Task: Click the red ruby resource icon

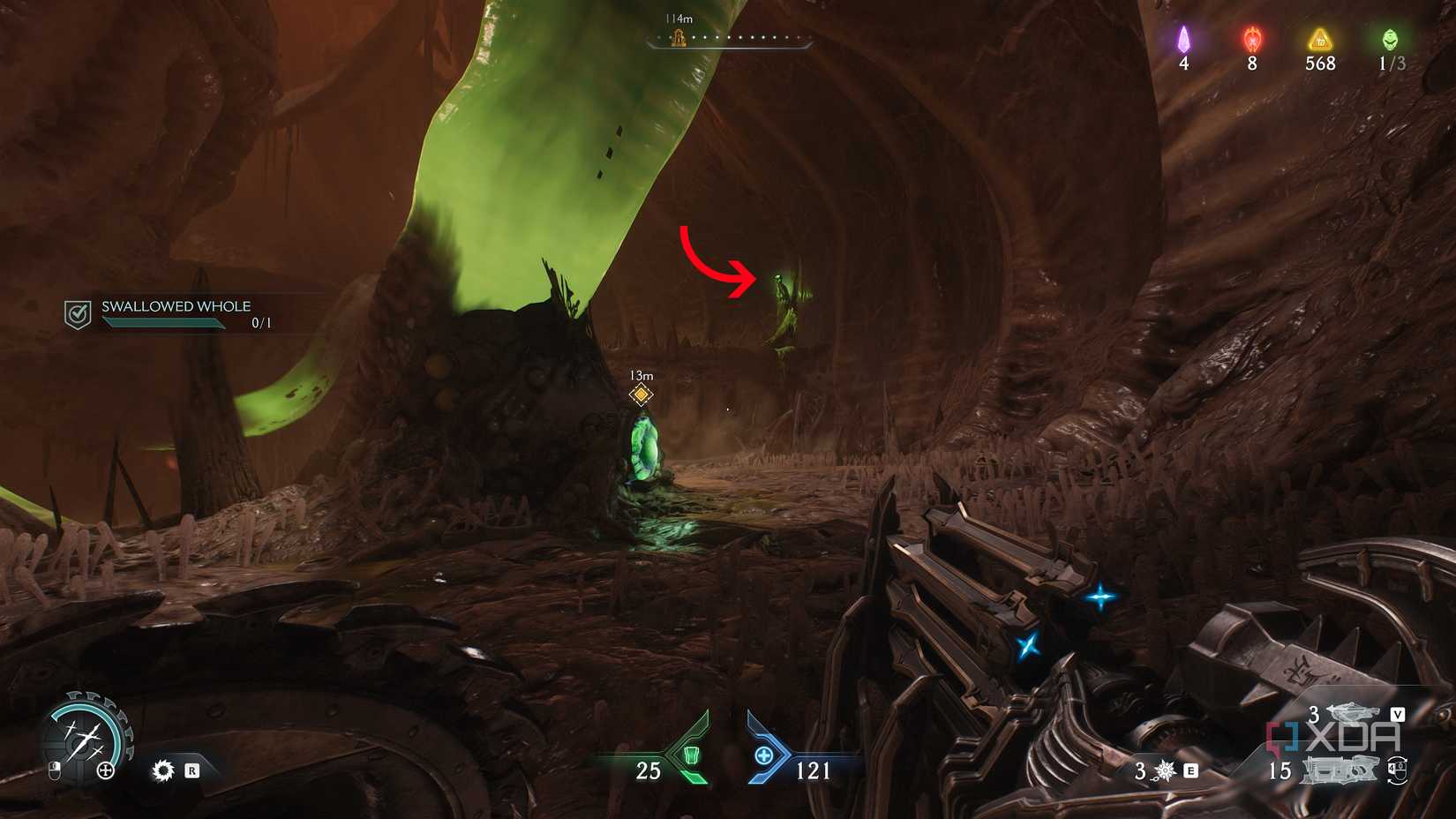Action: pyautogui.click(x=1252, y=39)
